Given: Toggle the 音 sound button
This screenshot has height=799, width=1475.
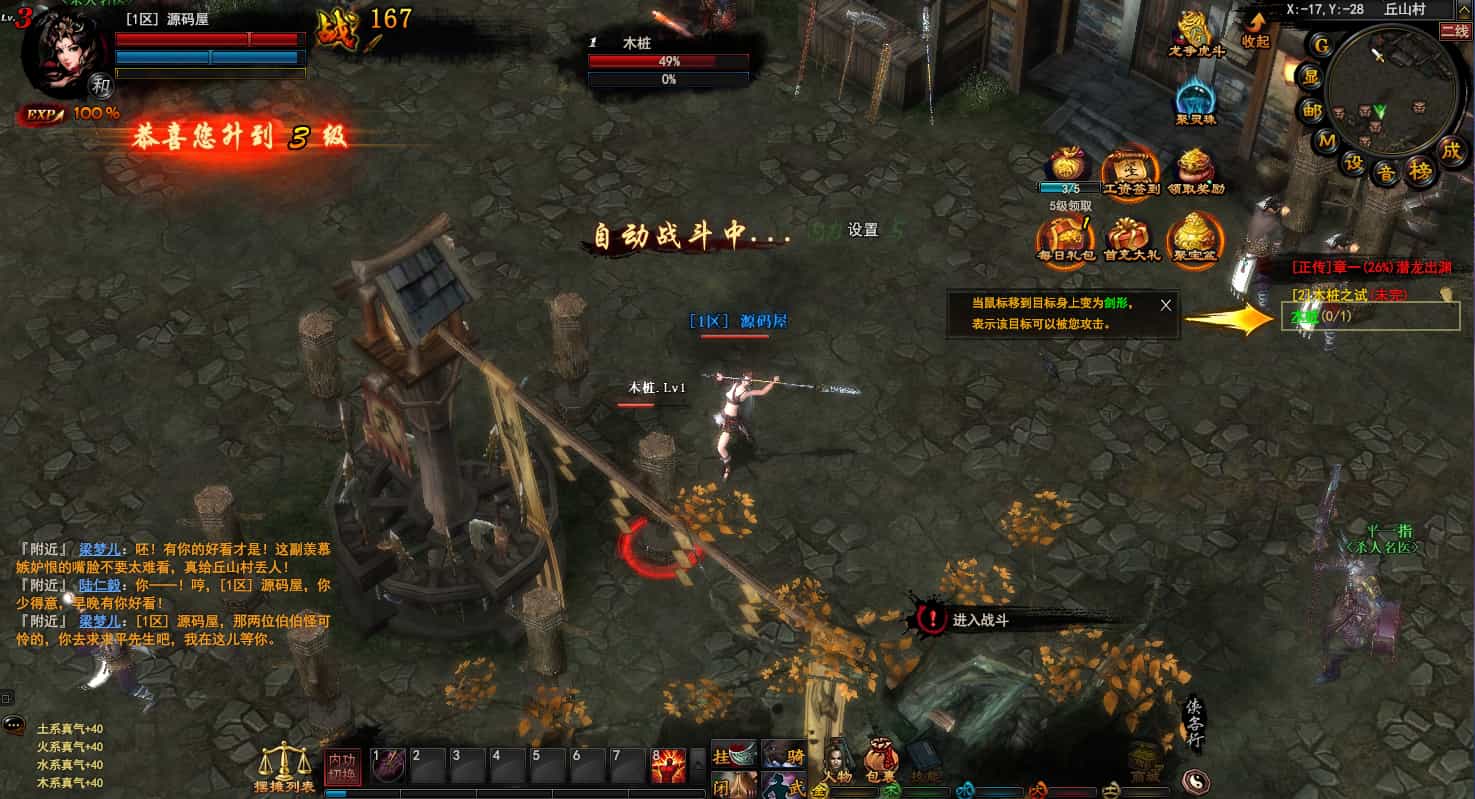Looking at the screenshot, I should (x=1386, y=173).
